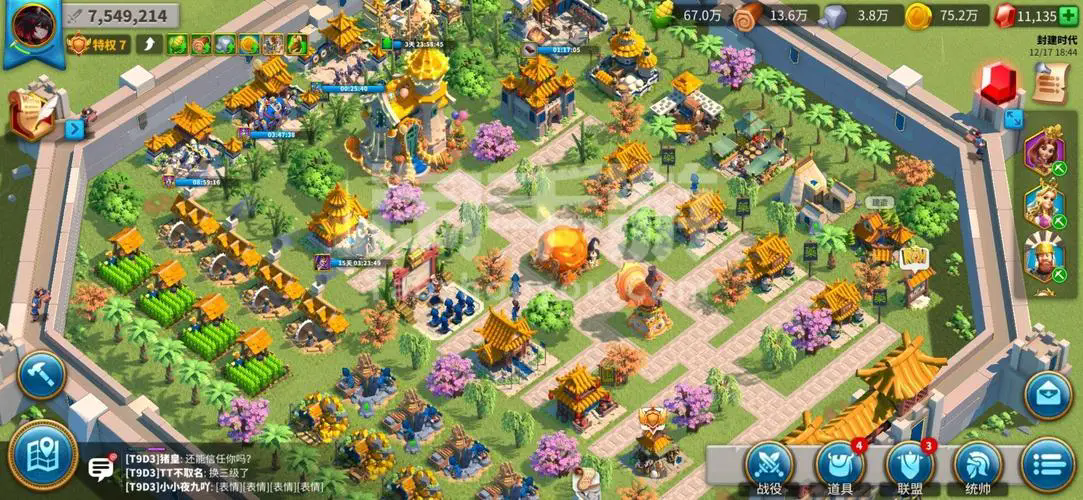The height and width of the screenshot is (500, 1083).
Task: Open the governor profile avatar
Action: point(32,28)
